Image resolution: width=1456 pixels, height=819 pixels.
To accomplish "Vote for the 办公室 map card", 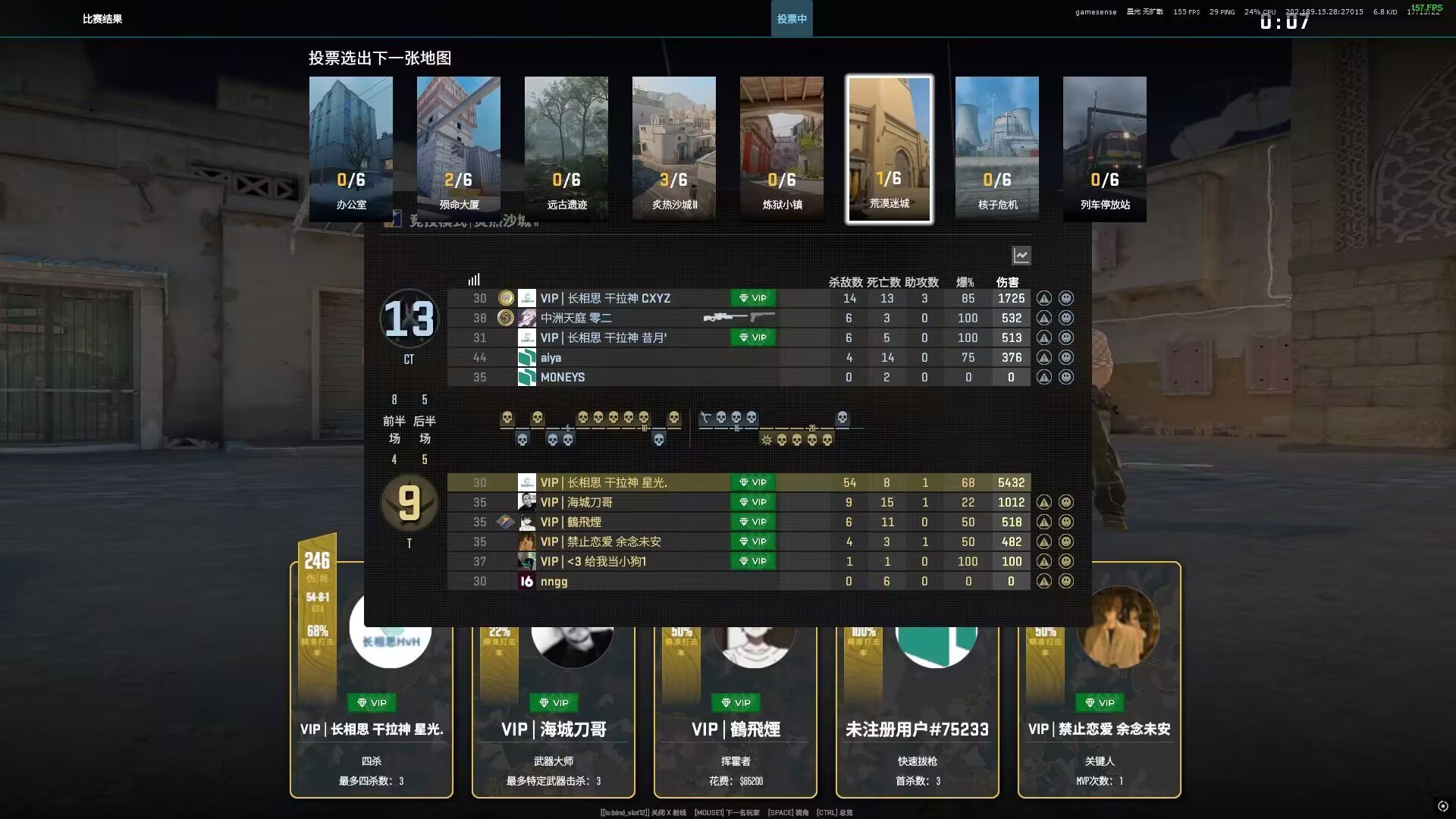I will (x=351, y=149).
